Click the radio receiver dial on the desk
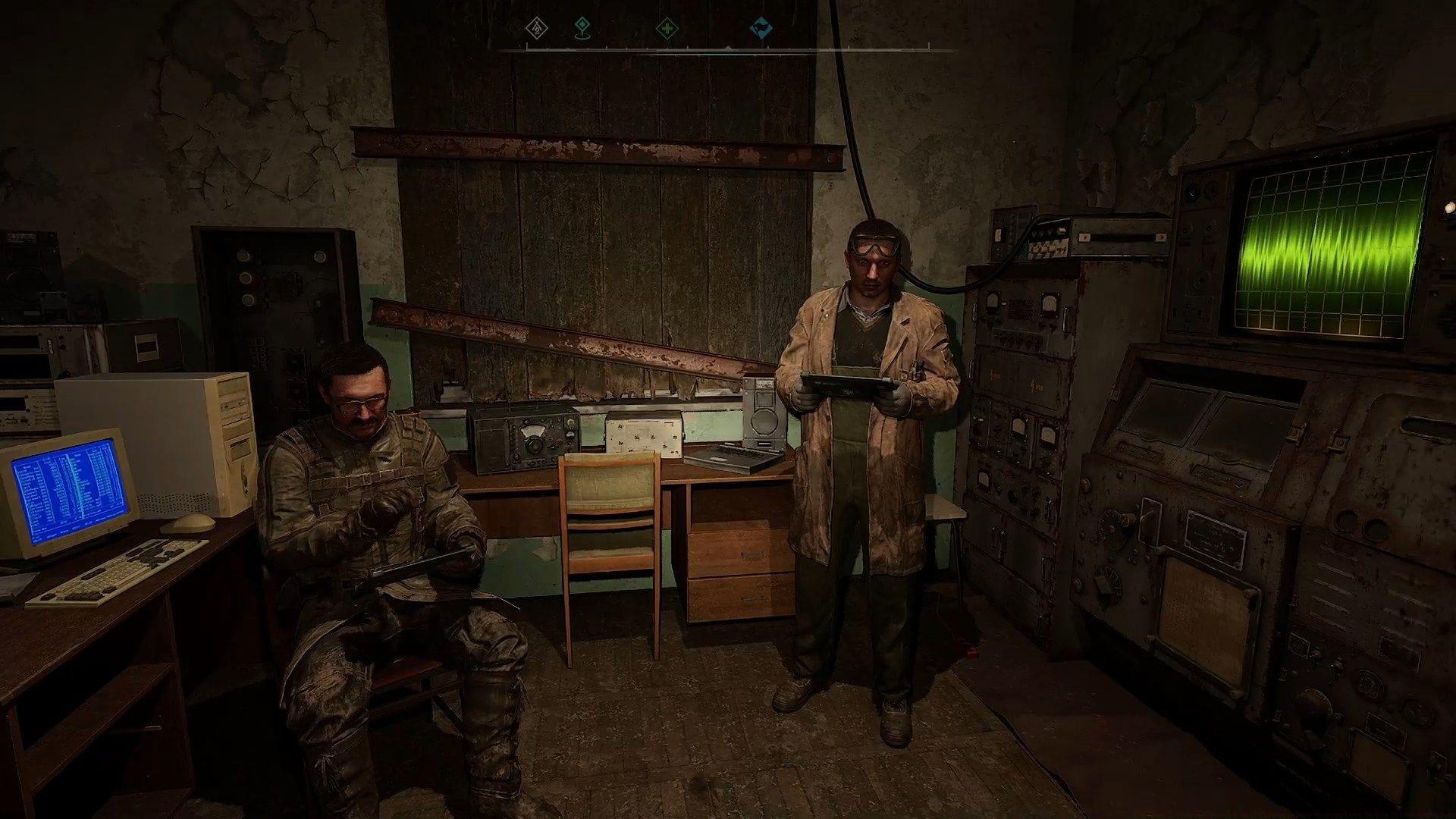The width and height of the screenshot is (1456, 819). click(533, 431)
